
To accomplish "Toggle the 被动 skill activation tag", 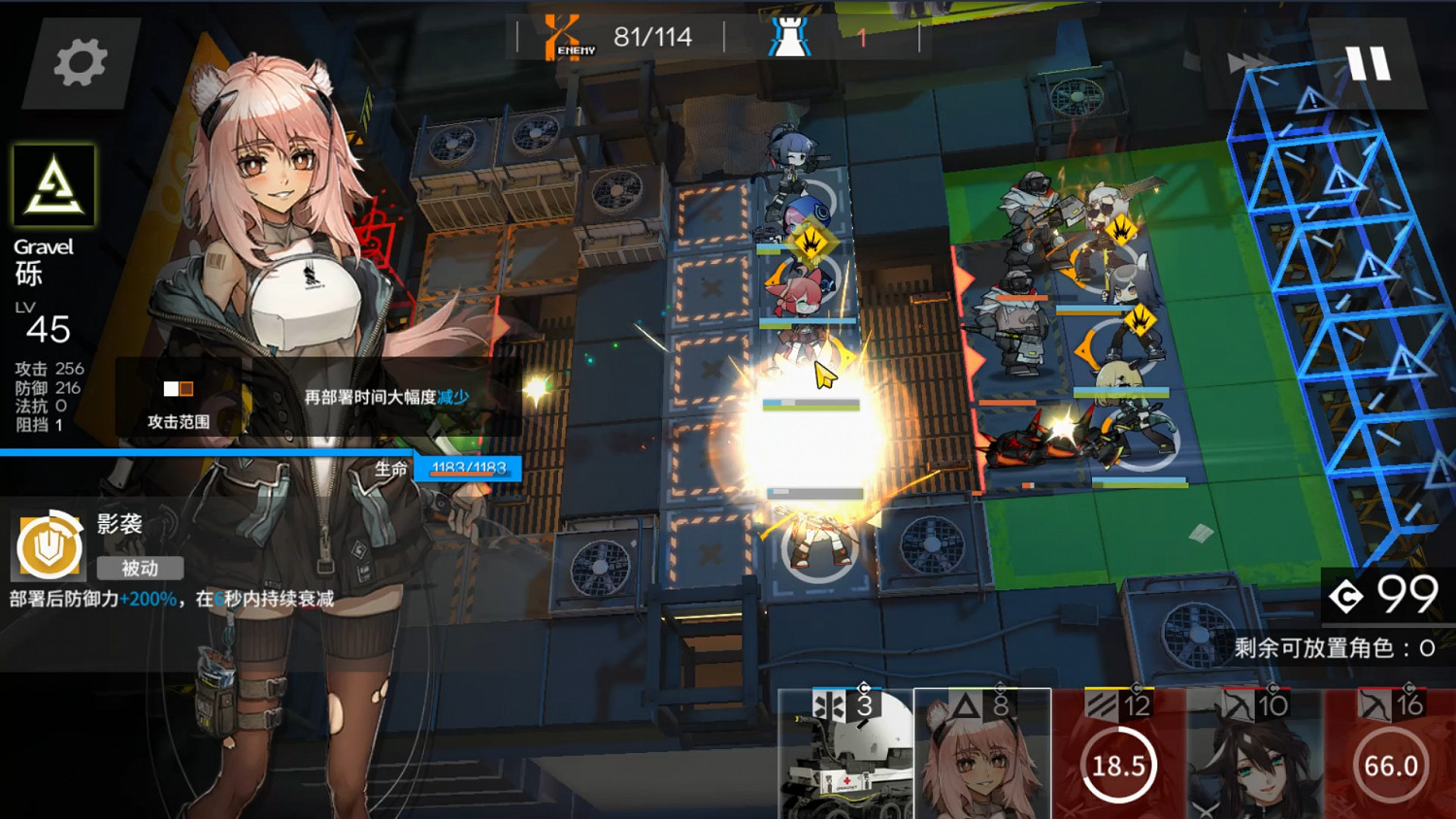I will point(141,569).
